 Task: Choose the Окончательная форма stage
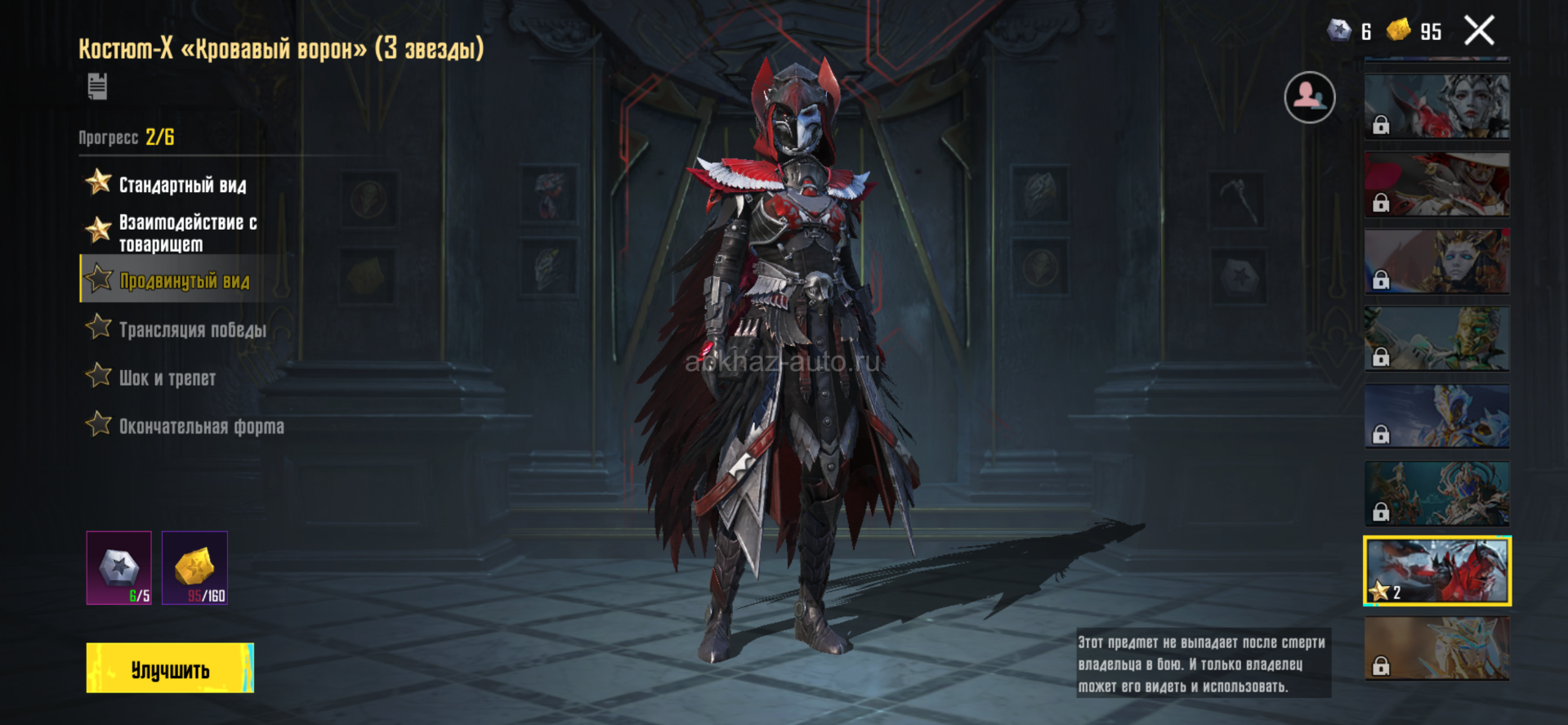pos(201,426)
